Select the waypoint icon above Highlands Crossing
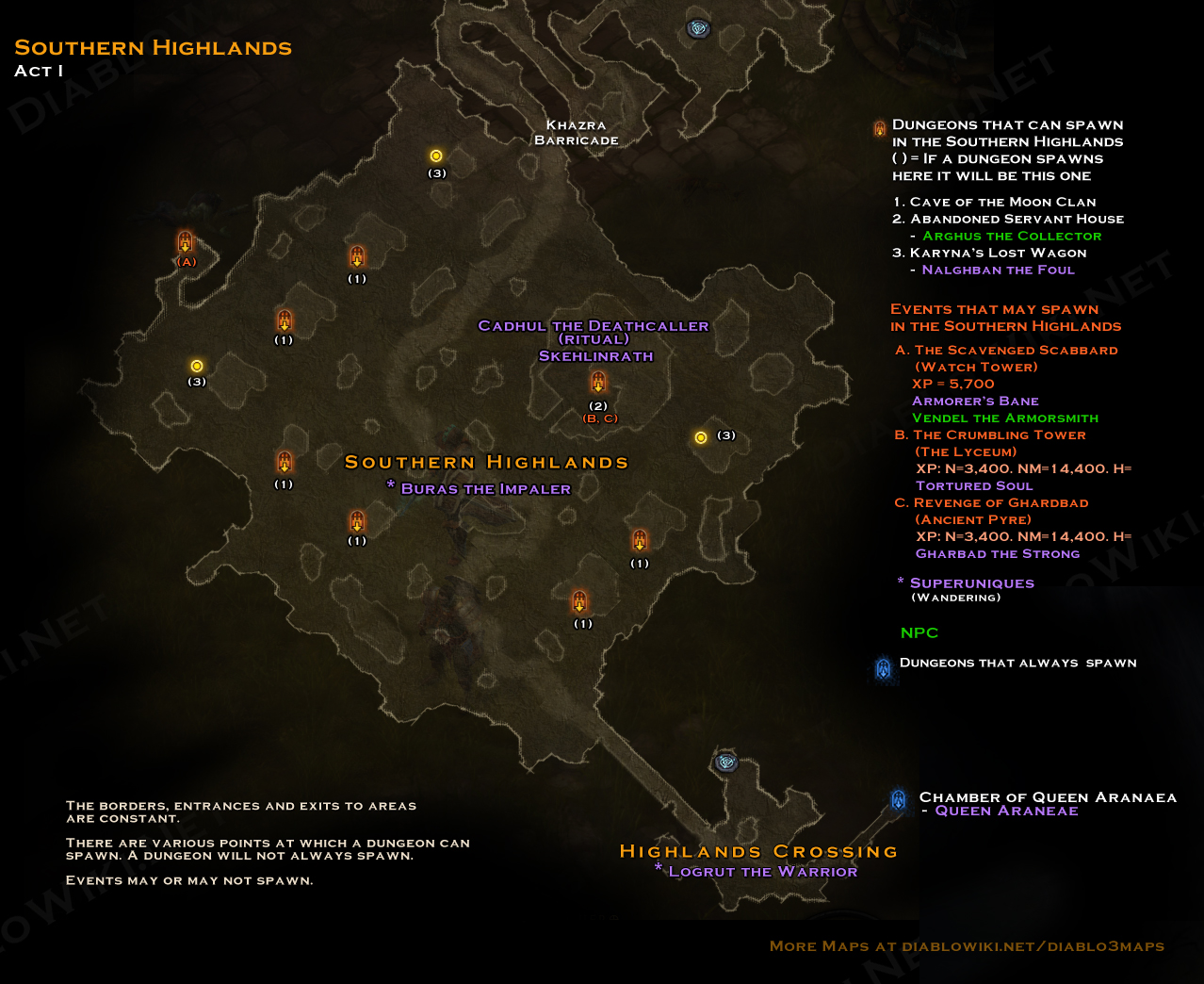The width and height of the screenshot is (1204, 984). pyautogui.click(x=725, y=762)
